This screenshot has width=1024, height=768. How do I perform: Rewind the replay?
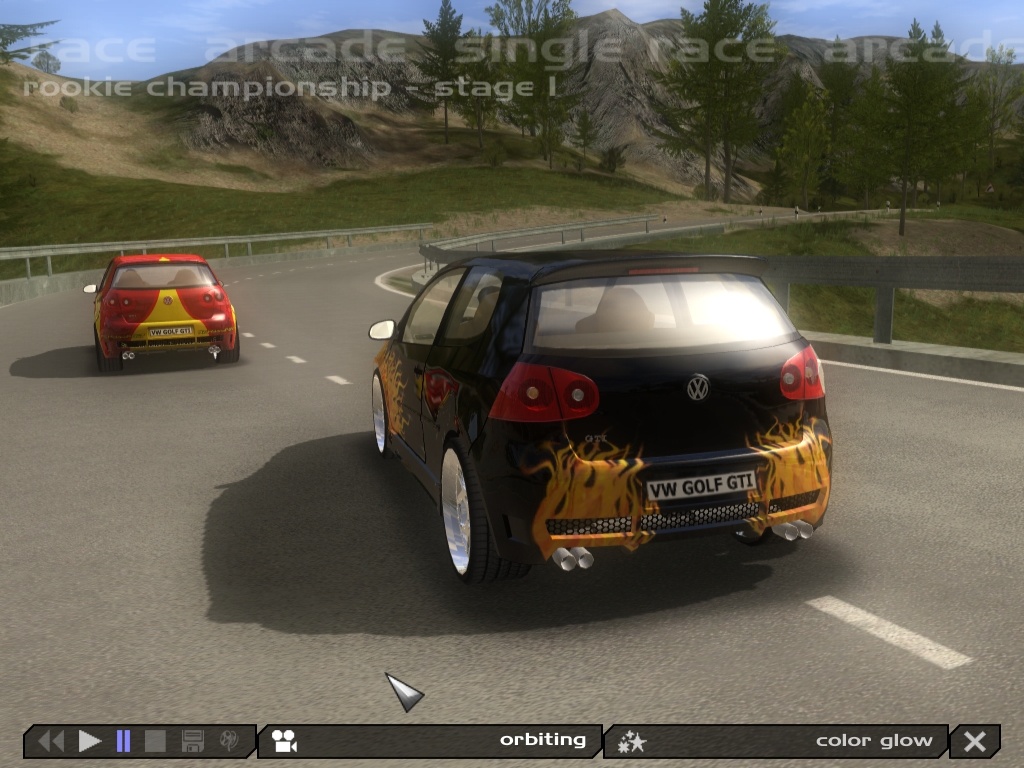click(51, 741)
